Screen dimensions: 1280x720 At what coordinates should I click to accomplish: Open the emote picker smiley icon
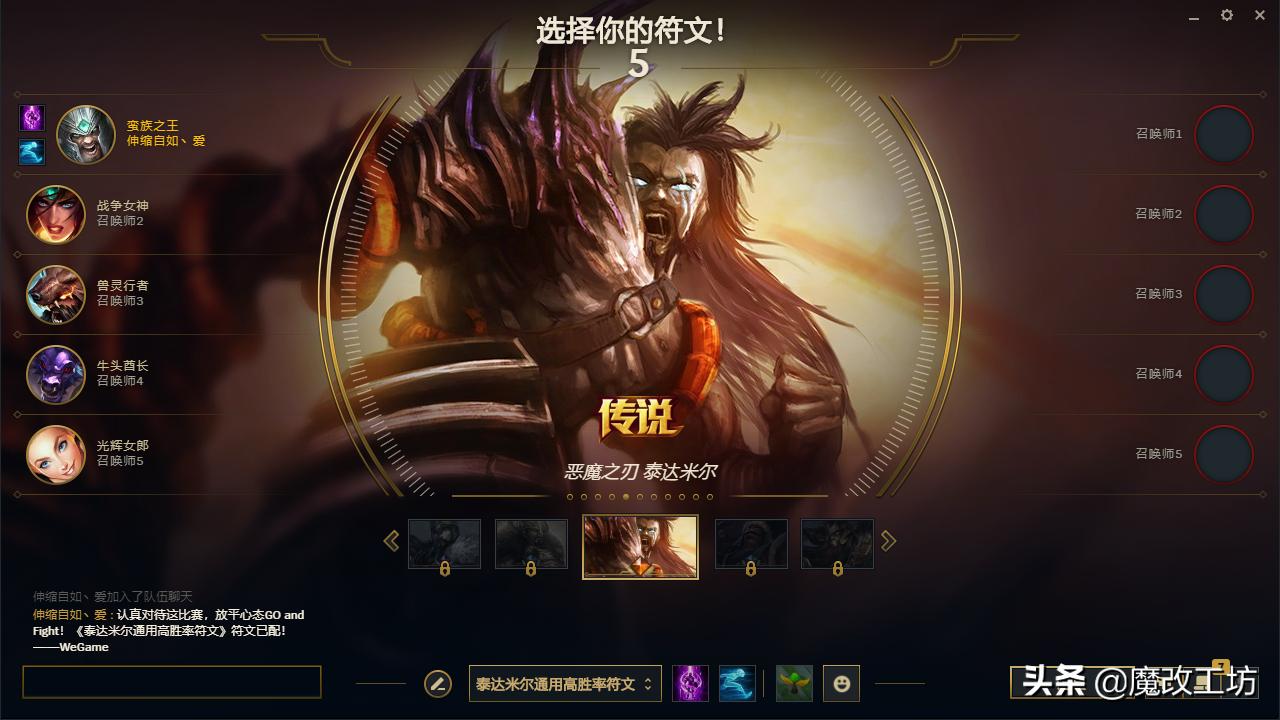pyautogui.click(x=841, y=683)
